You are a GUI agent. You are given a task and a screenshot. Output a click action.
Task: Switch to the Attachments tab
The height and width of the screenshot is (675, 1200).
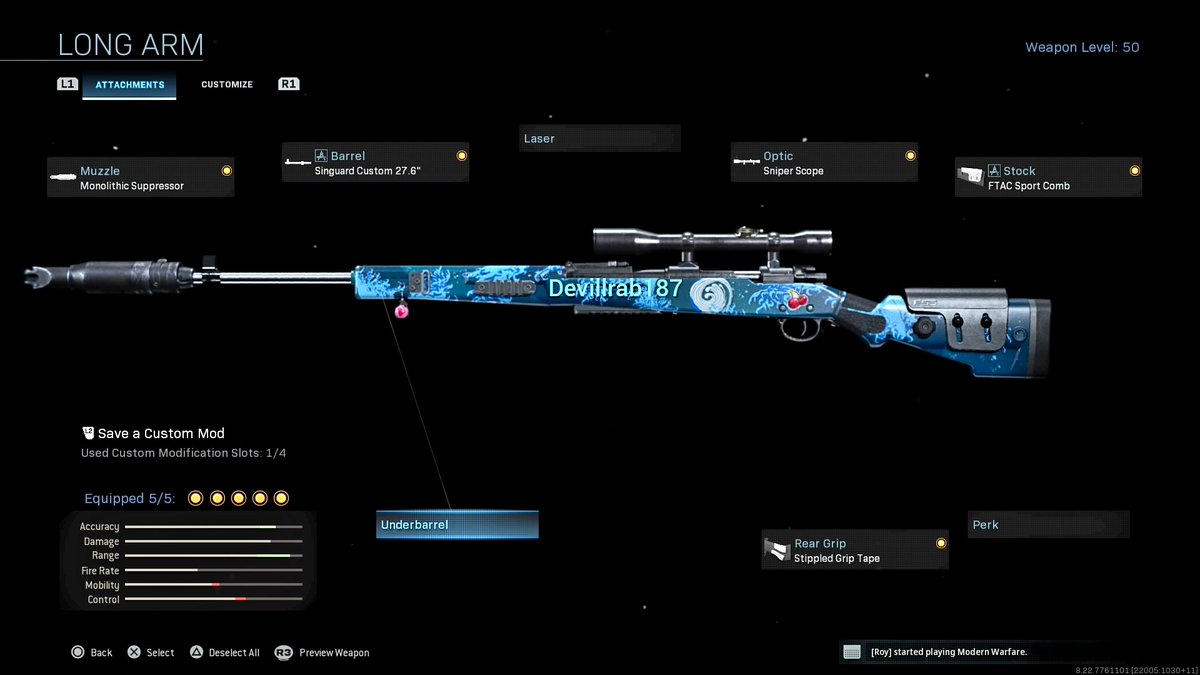[129, 85]
